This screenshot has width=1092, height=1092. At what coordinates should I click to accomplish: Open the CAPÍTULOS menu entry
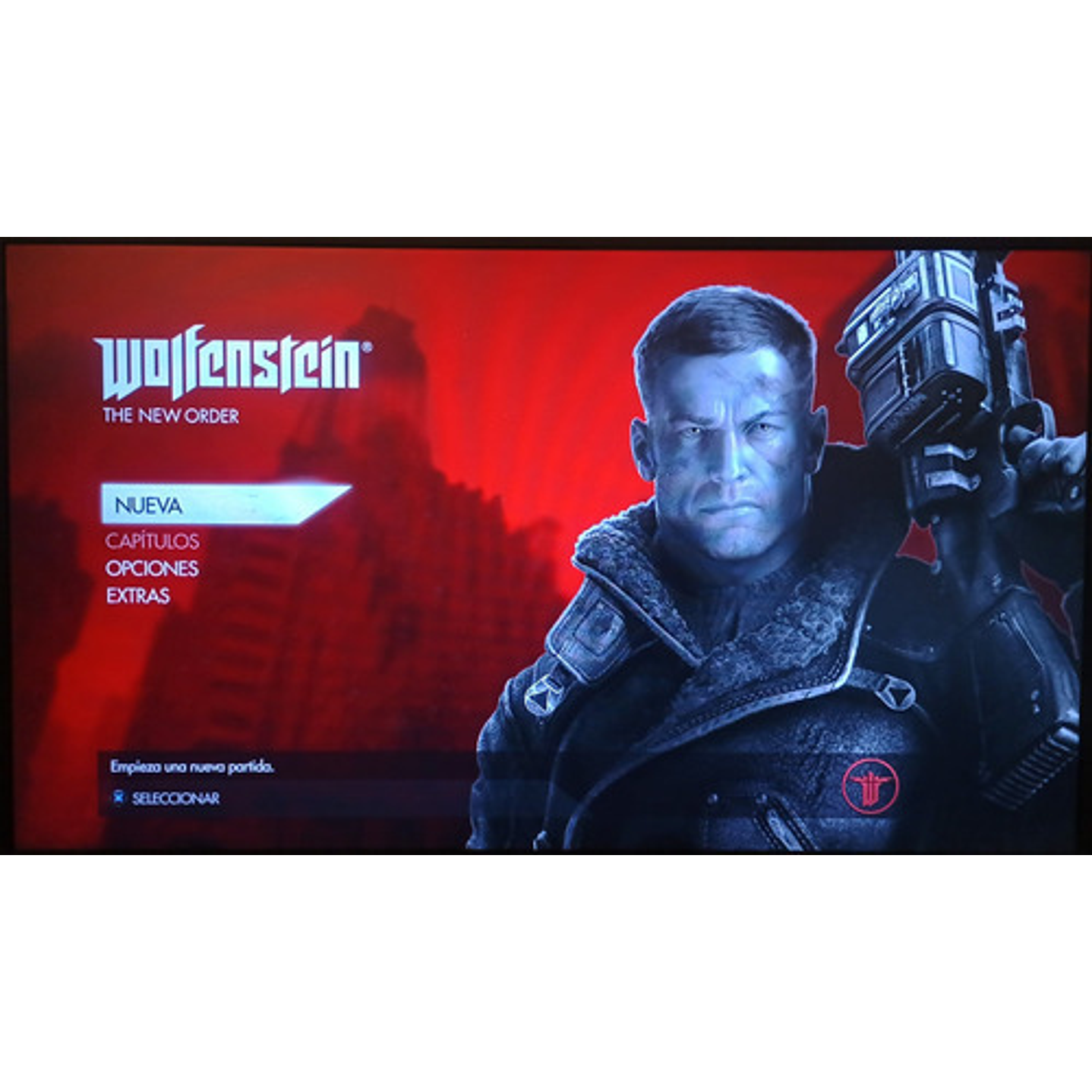pyautogui.click(x=152, y=541)
